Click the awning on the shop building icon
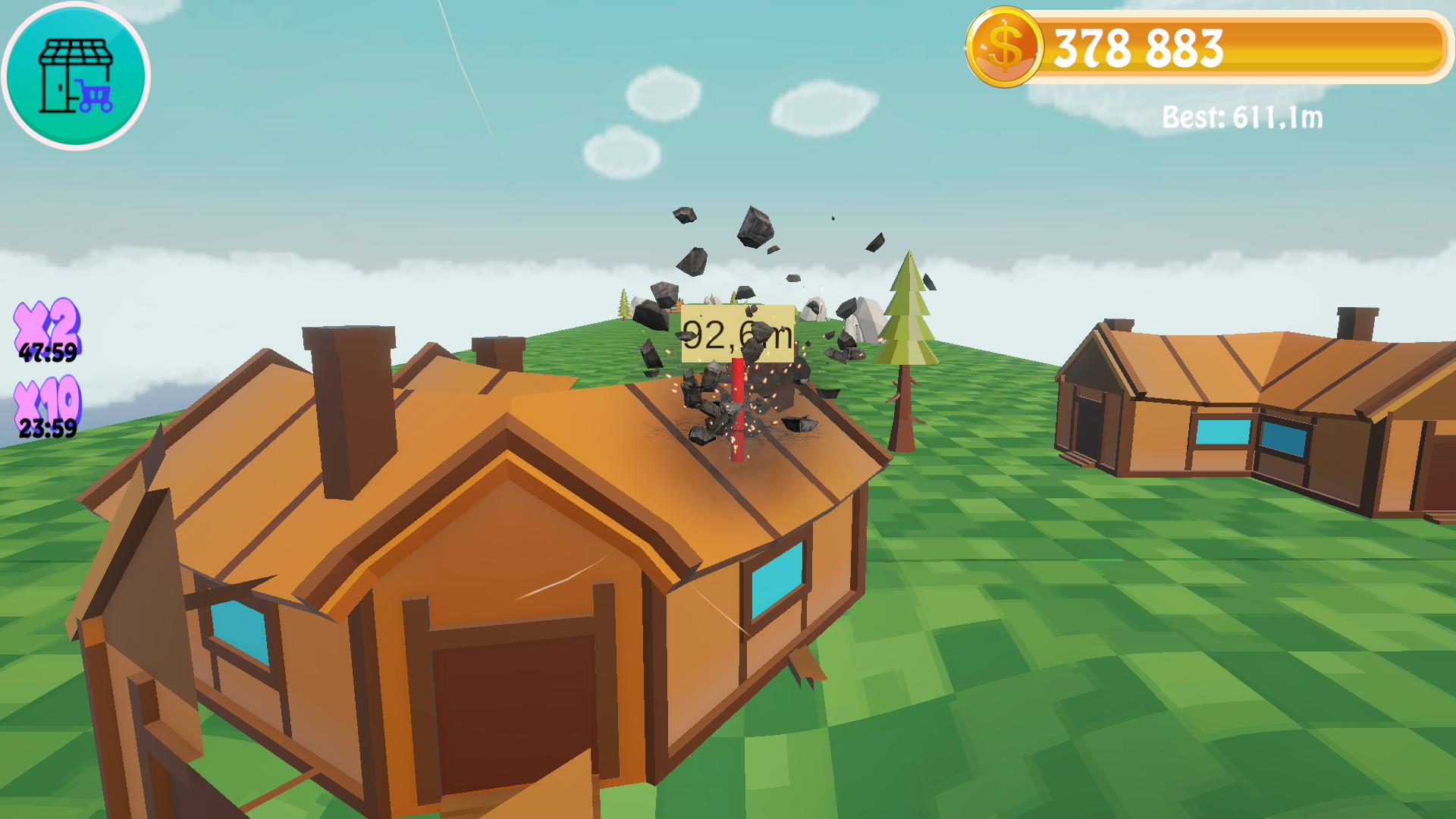Image resolution: width=1456 pixels, height=819 pixels. pyautogui.click(x=76, y=51)
